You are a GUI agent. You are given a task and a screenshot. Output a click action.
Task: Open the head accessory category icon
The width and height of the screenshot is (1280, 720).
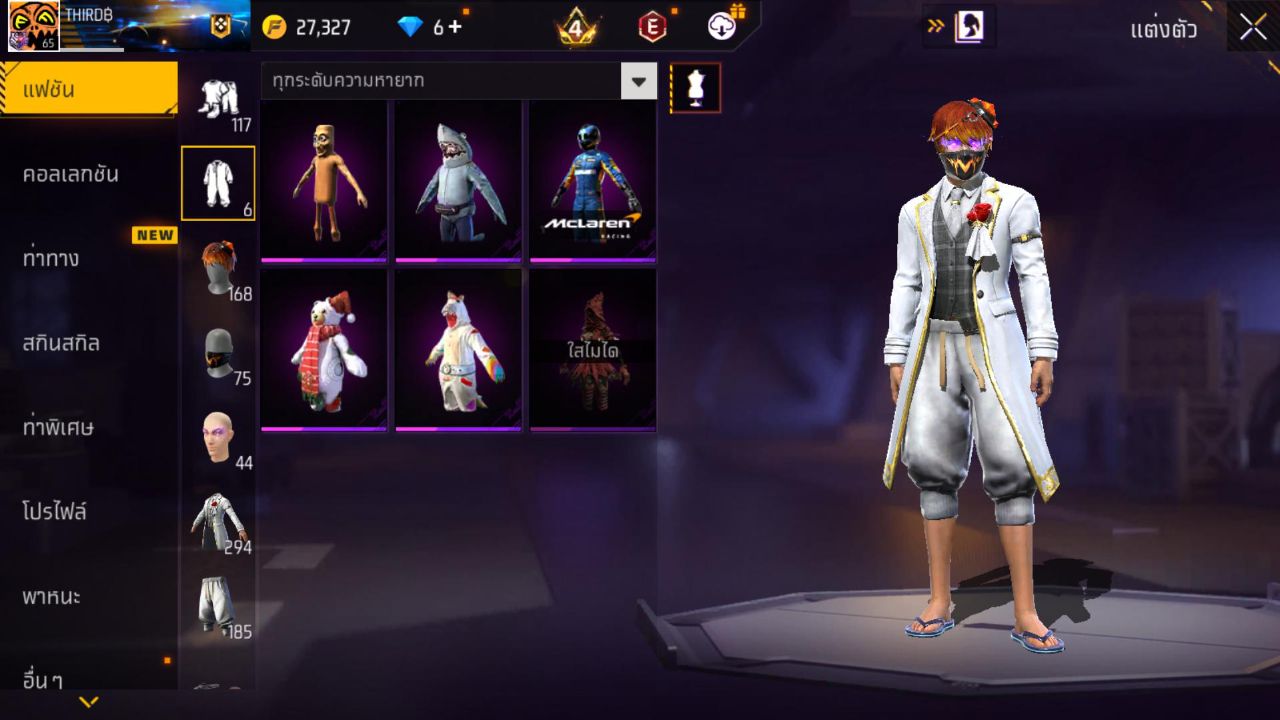[x=221, y=432]
